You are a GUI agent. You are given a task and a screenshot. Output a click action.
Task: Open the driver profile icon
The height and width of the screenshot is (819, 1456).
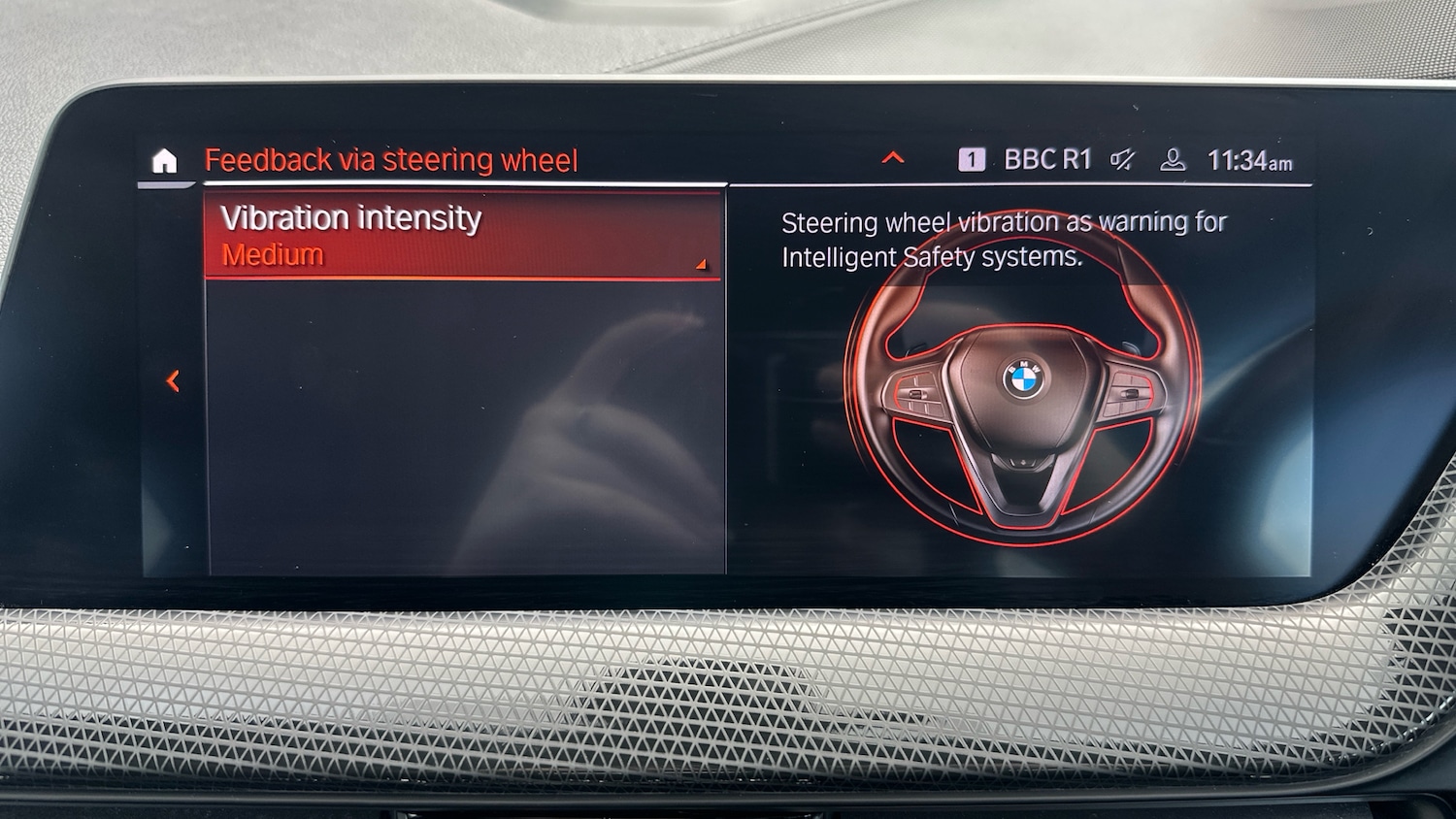click(1175, 160)
